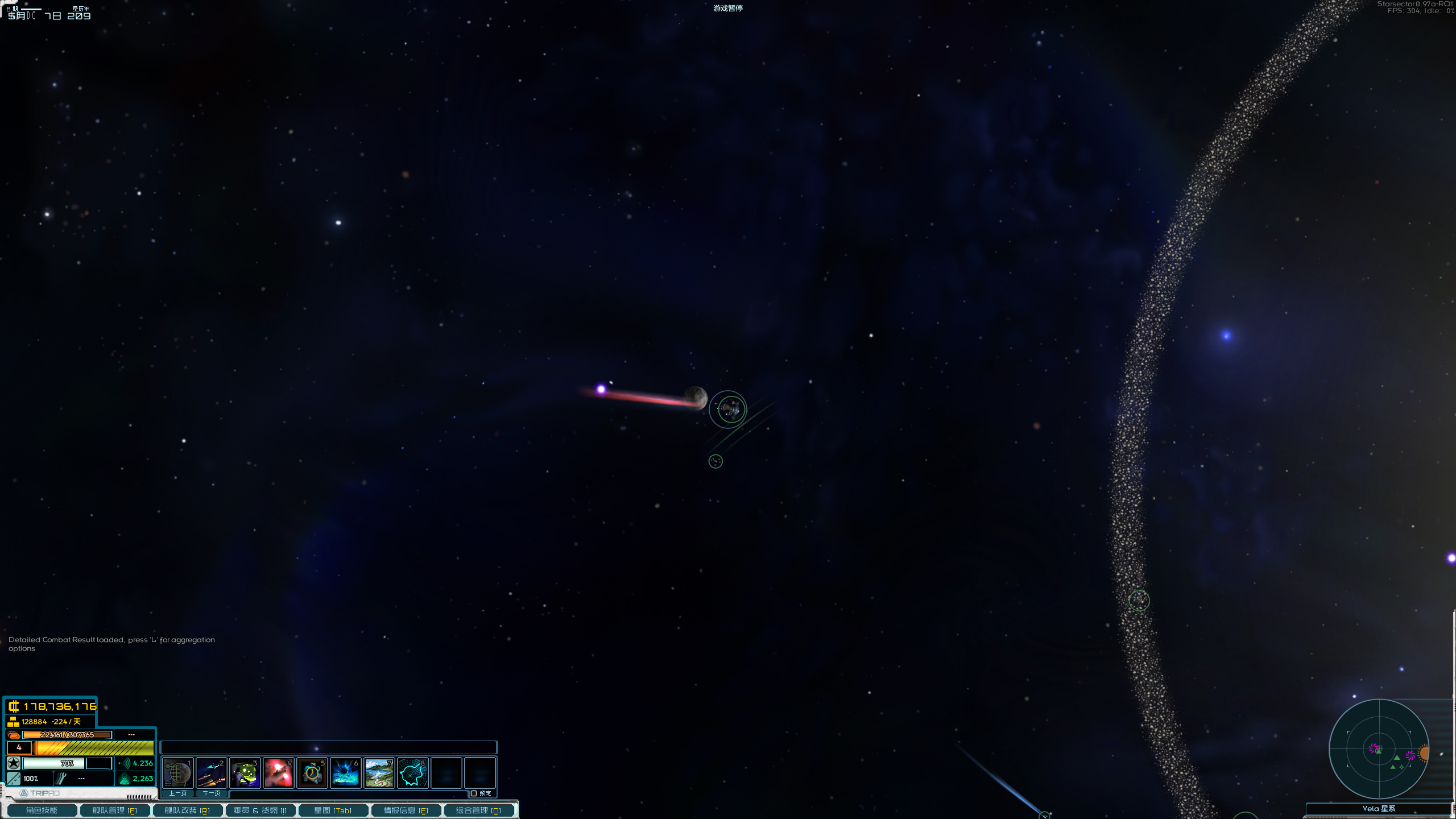Open the 情报信息 intel screen
Viewport: 1456px width, 819px height.
[x=406, y=810]
